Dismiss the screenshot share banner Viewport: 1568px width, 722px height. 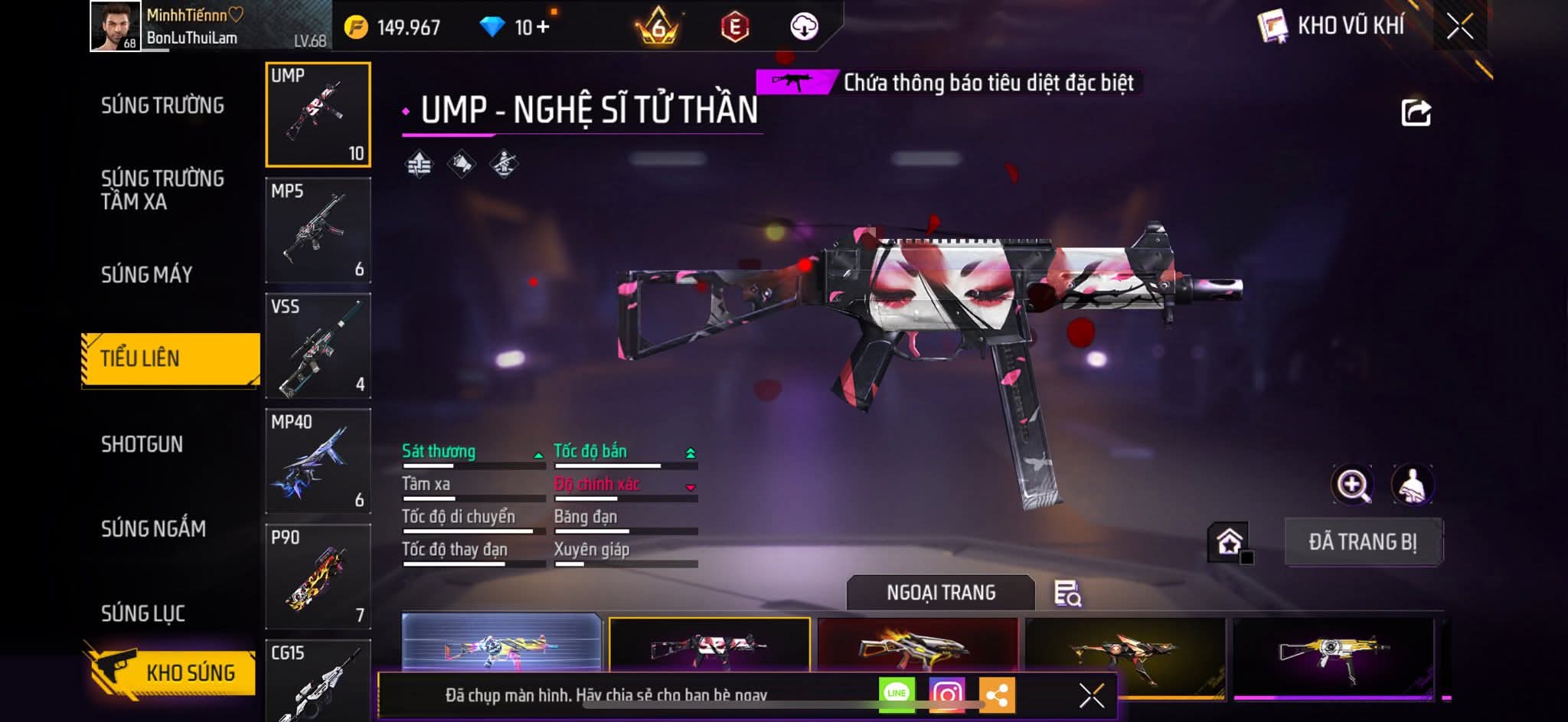[x=1091, y=695]
